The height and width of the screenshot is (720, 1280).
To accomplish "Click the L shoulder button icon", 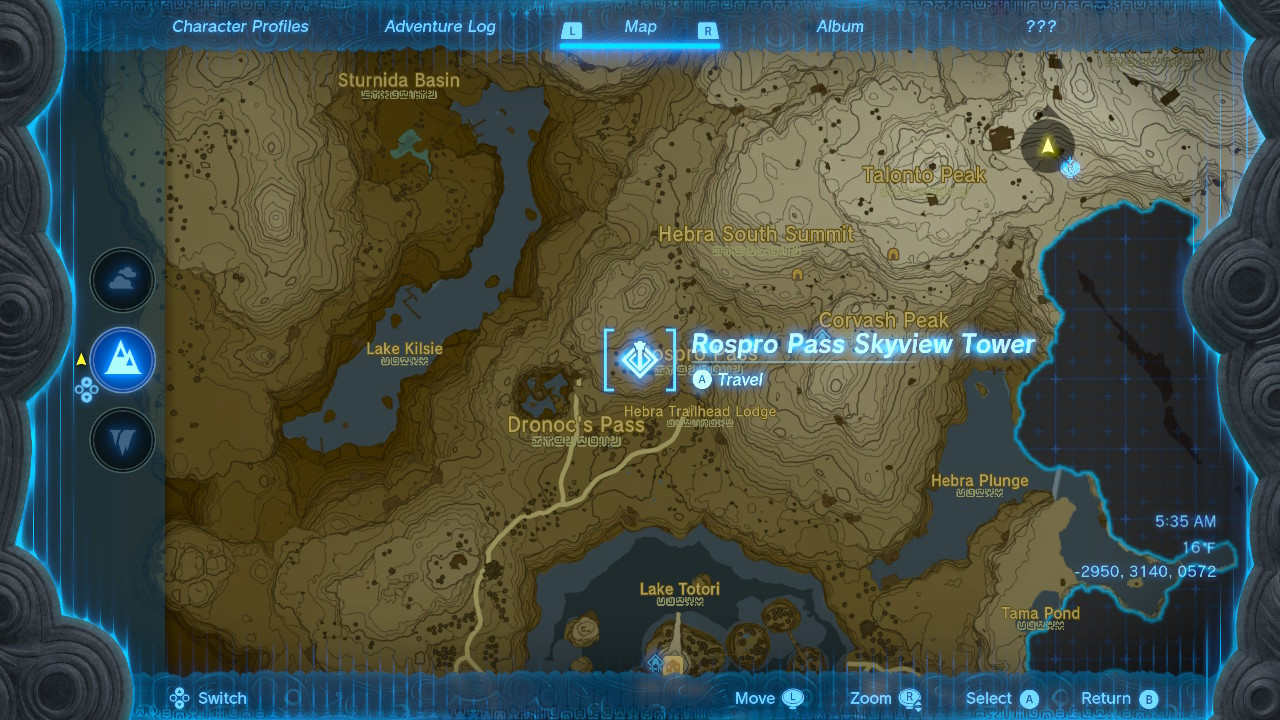I will tap(573, 32).
